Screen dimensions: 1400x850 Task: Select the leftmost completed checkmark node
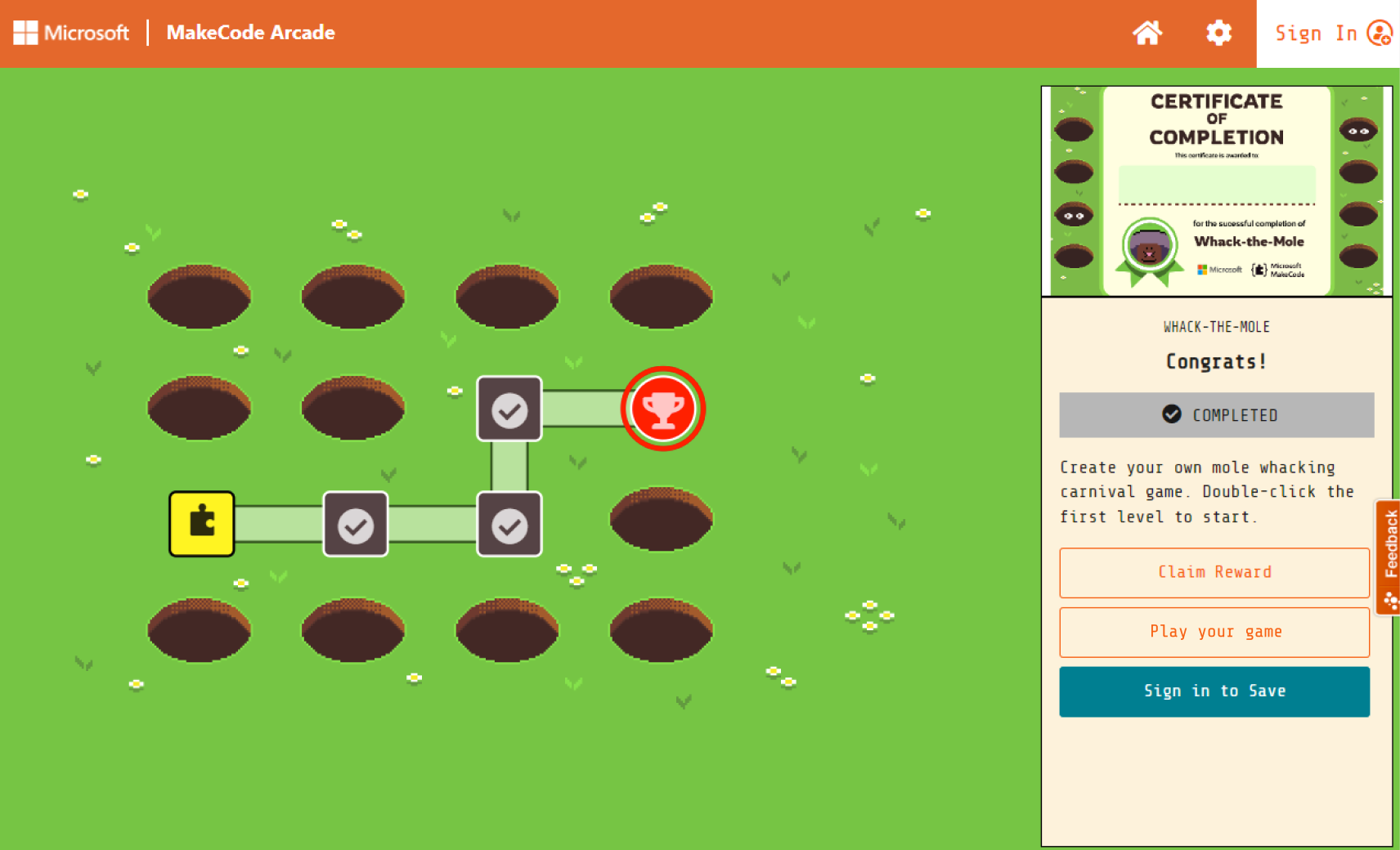[355, 525]
